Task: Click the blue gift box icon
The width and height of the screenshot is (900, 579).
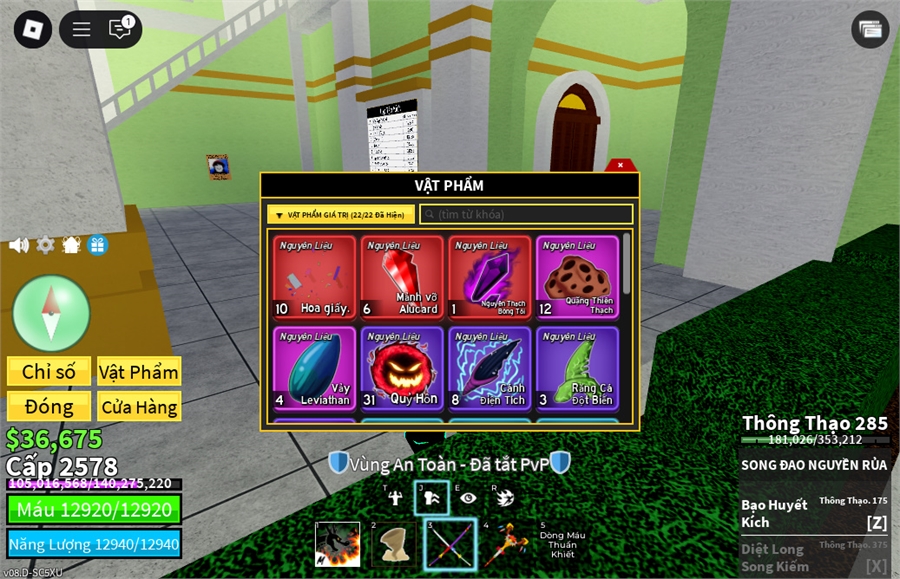Action: tap(97, 245)
